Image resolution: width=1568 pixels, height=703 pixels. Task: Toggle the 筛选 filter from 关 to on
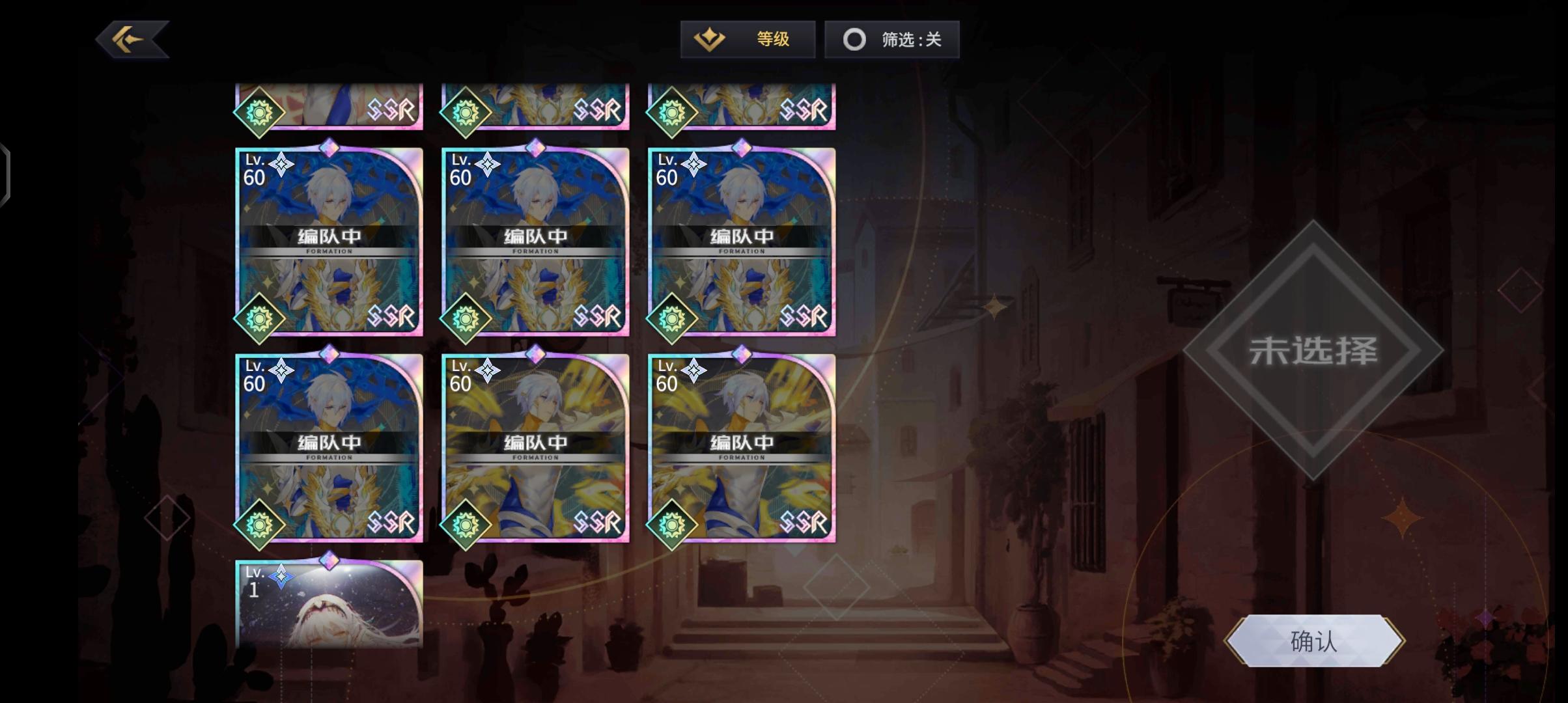tap(891, 39)
